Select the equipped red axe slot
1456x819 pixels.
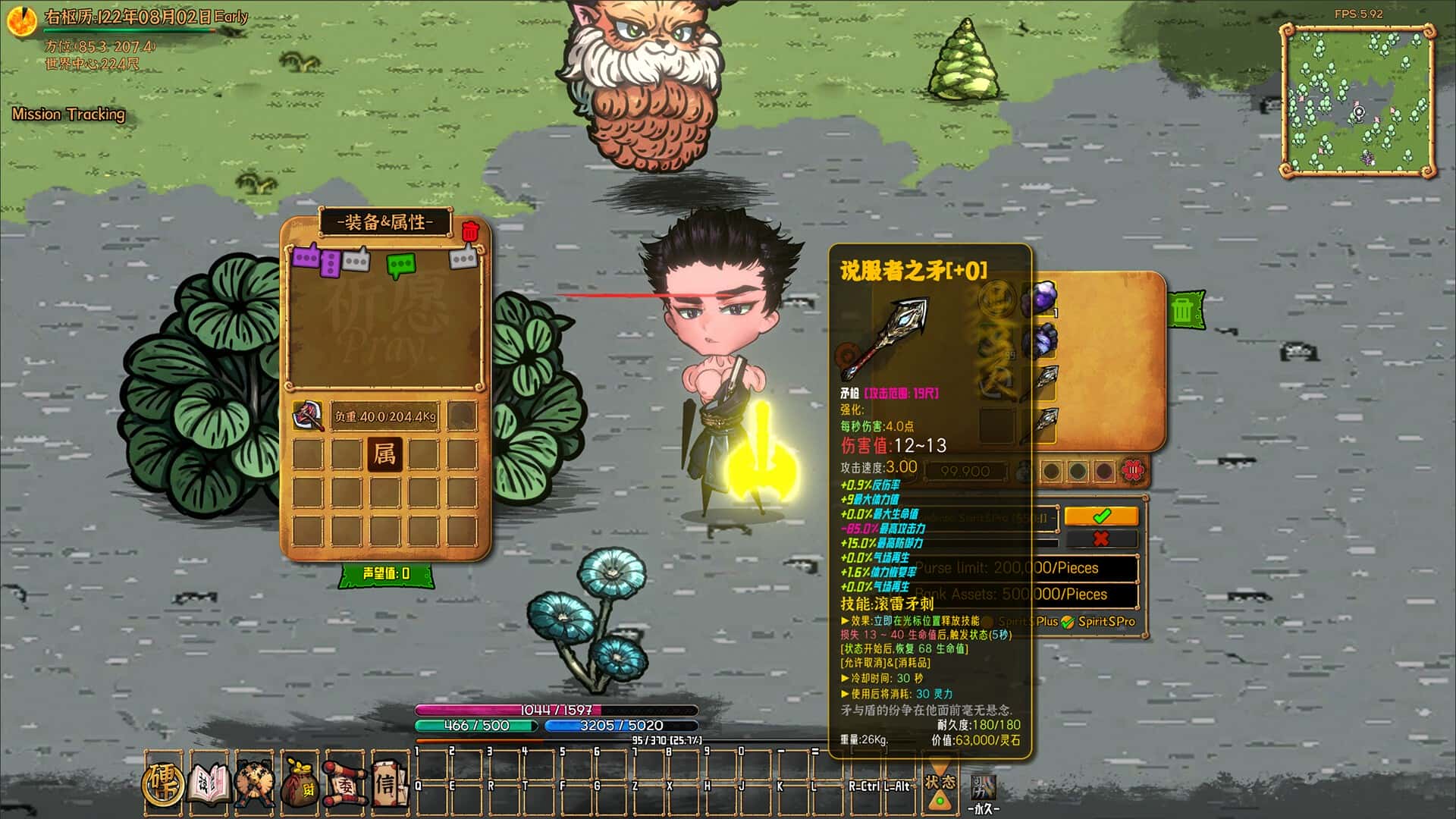307,416
